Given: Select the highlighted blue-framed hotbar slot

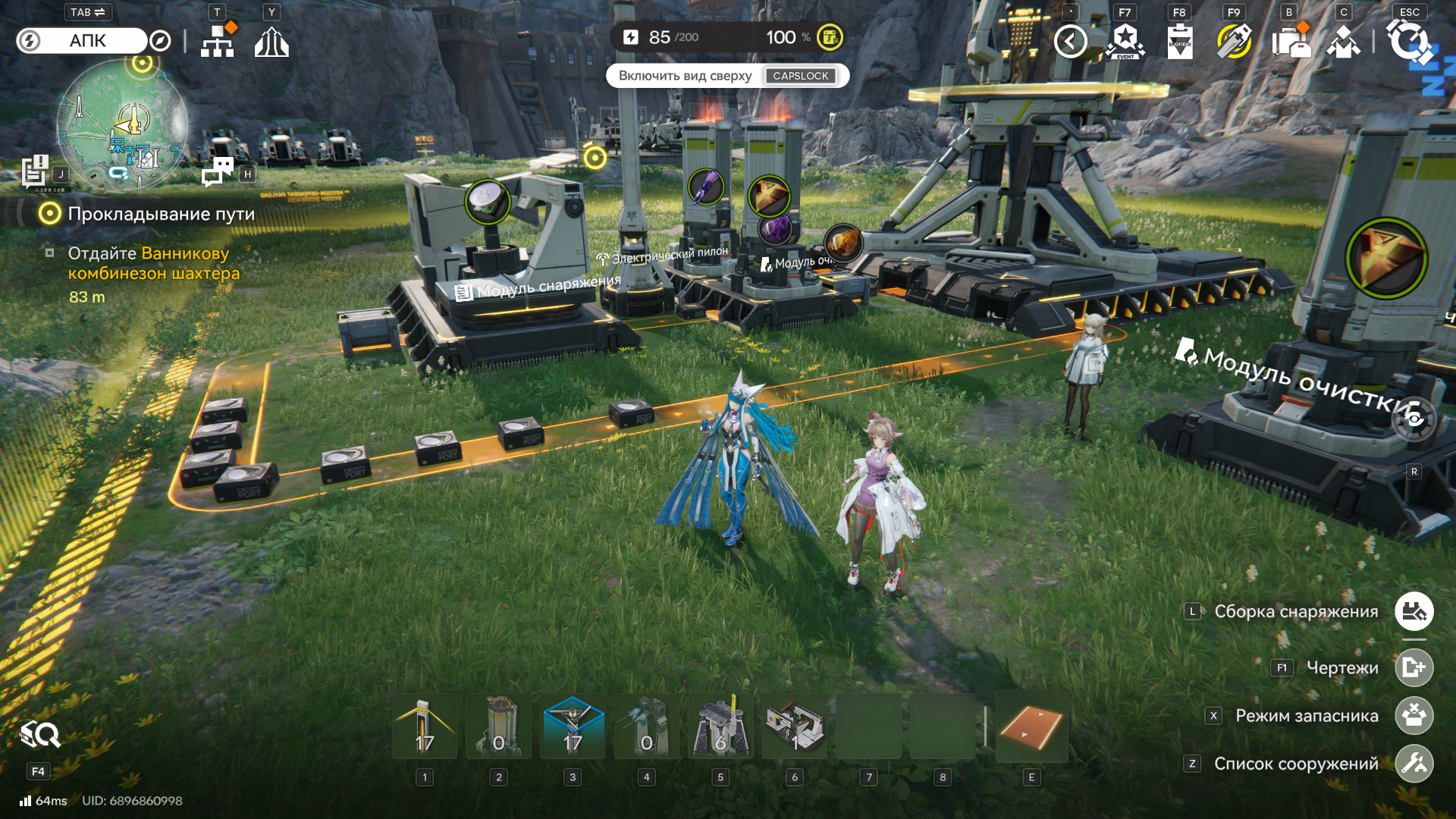Looking at the screenshot, I should 573,726.
